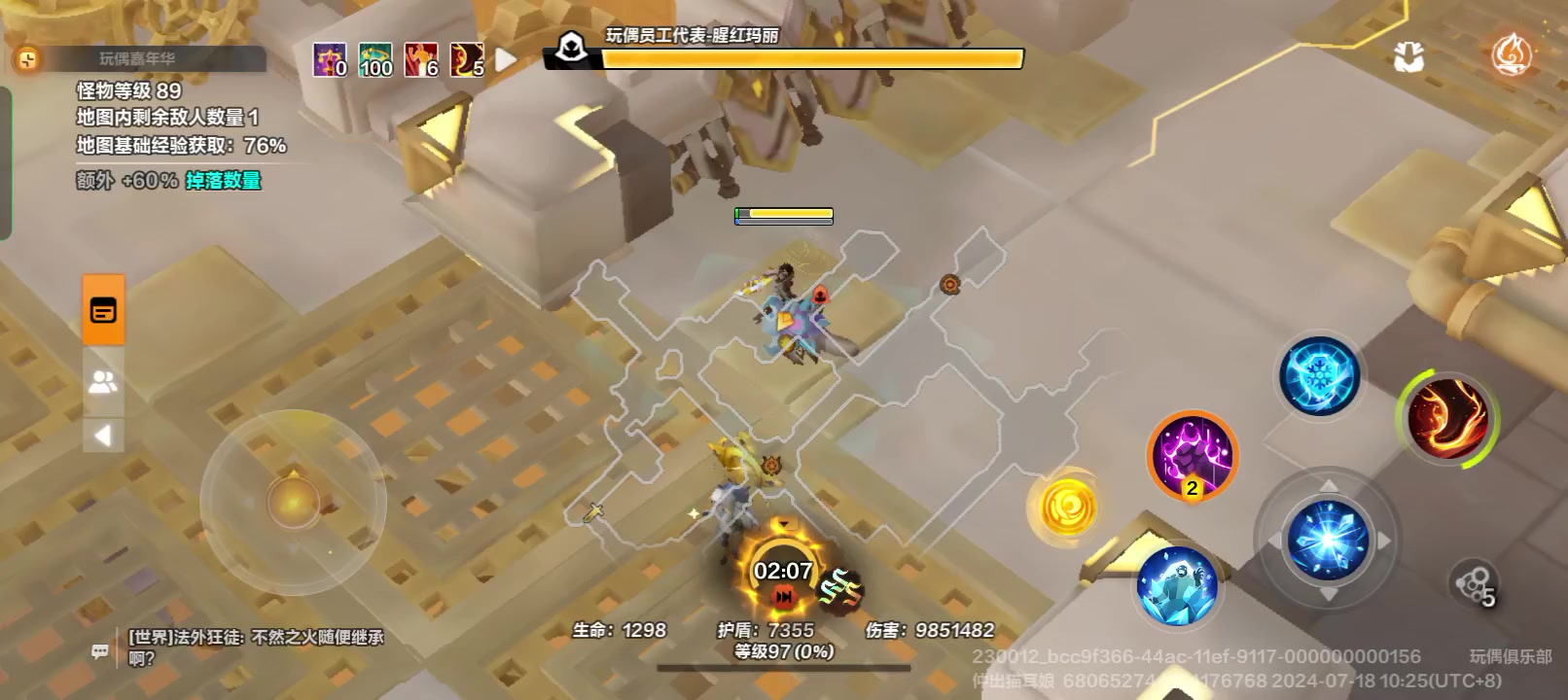
Task: Tap the boss 腥红玛丽 health bar
Action: (810, 59)
